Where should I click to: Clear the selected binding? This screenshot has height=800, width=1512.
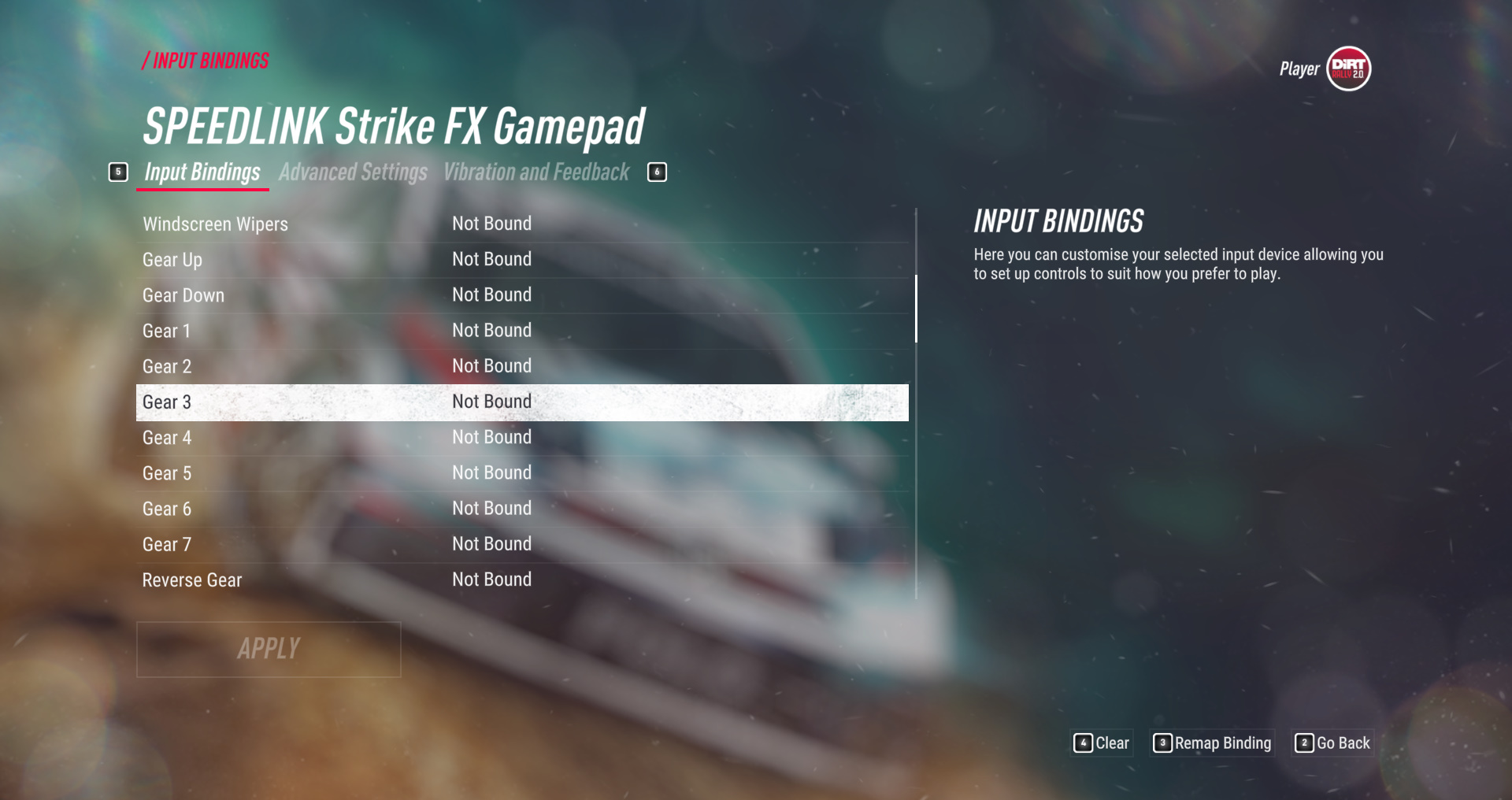point(1102,743)
